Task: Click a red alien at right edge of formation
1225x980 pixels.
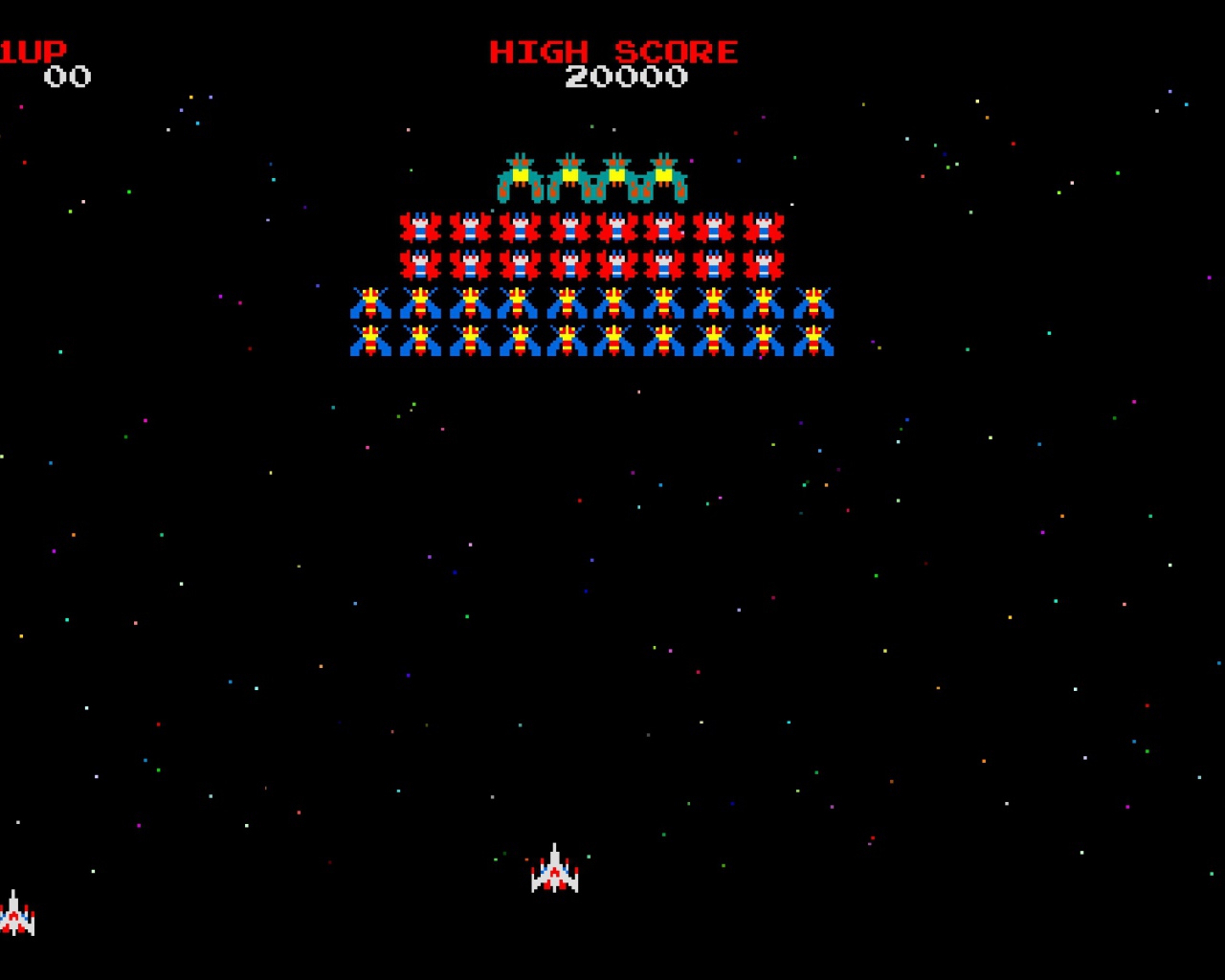Action: tap(763, 227)
